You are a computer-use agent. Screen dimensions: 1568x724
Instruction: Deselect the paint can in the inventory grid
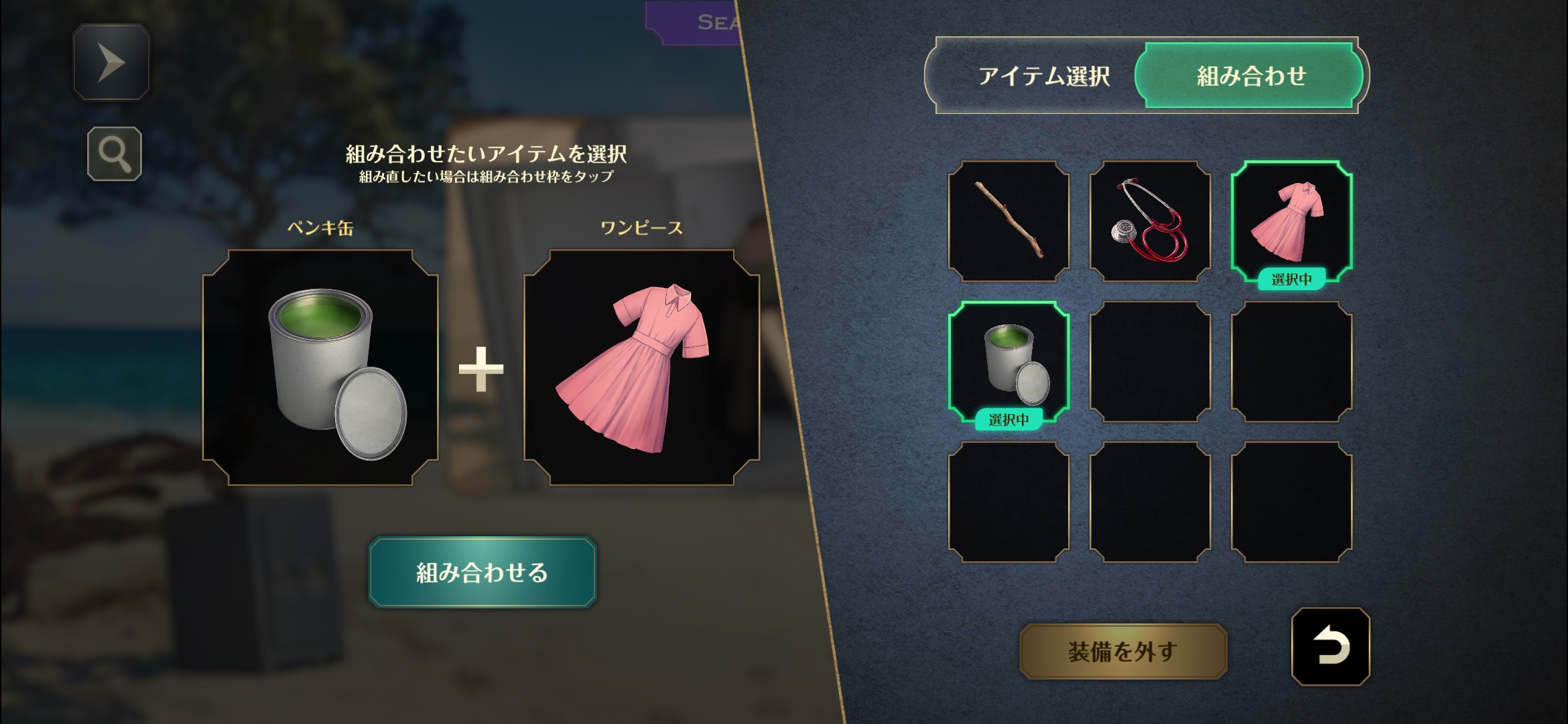click(1008, 362)
